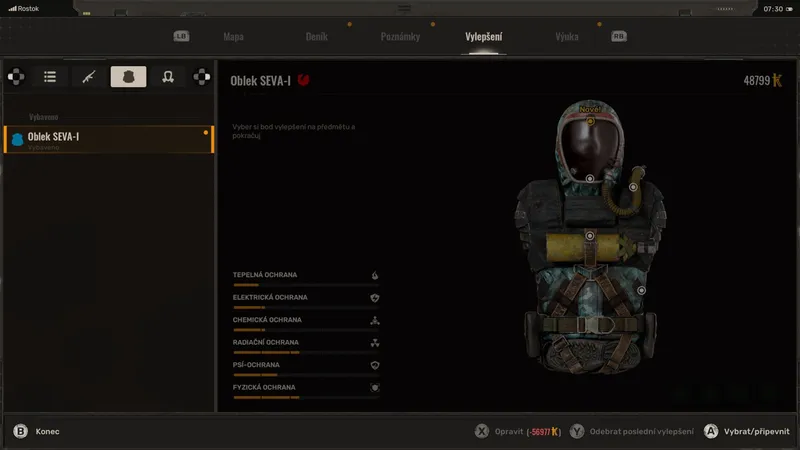Choose the upgrade point below the visor

(x=590, y=178)
